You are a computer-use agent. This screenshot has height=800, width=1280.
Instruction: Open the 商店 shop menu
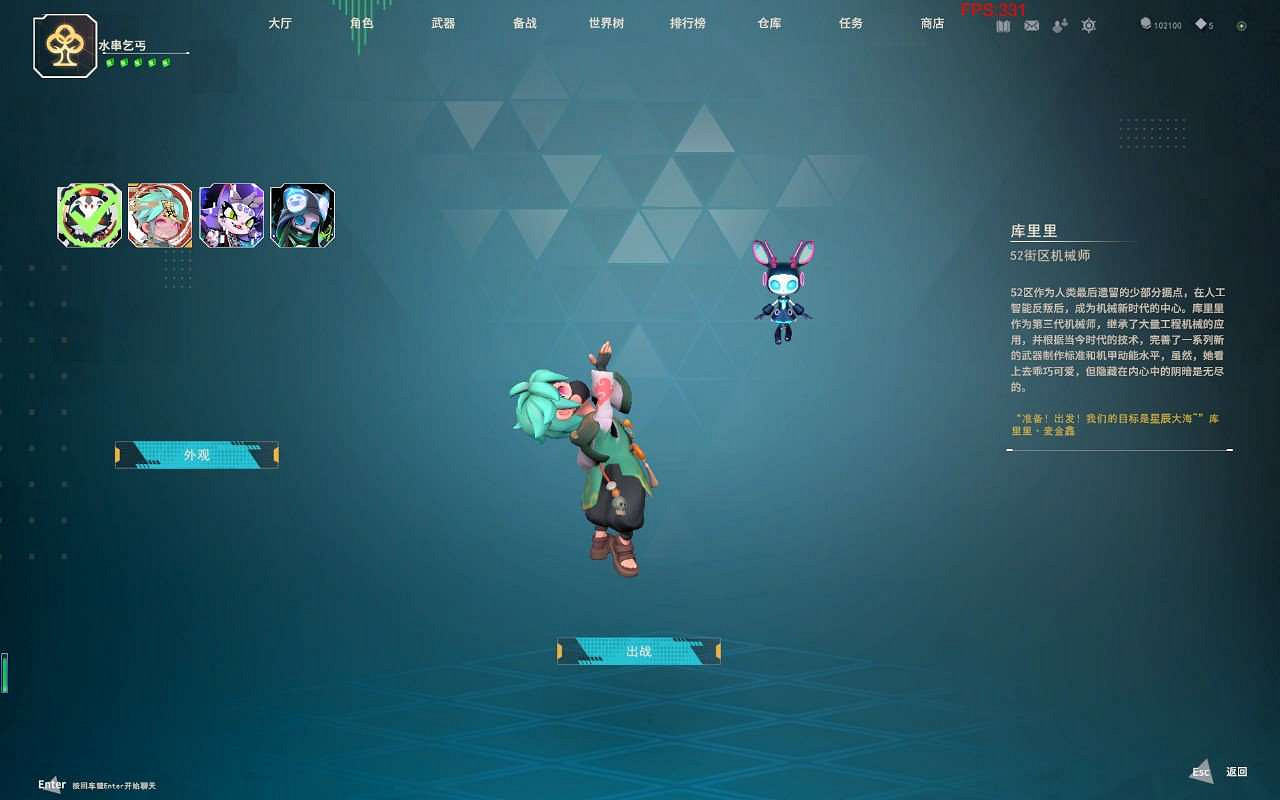tap(931, 24)
